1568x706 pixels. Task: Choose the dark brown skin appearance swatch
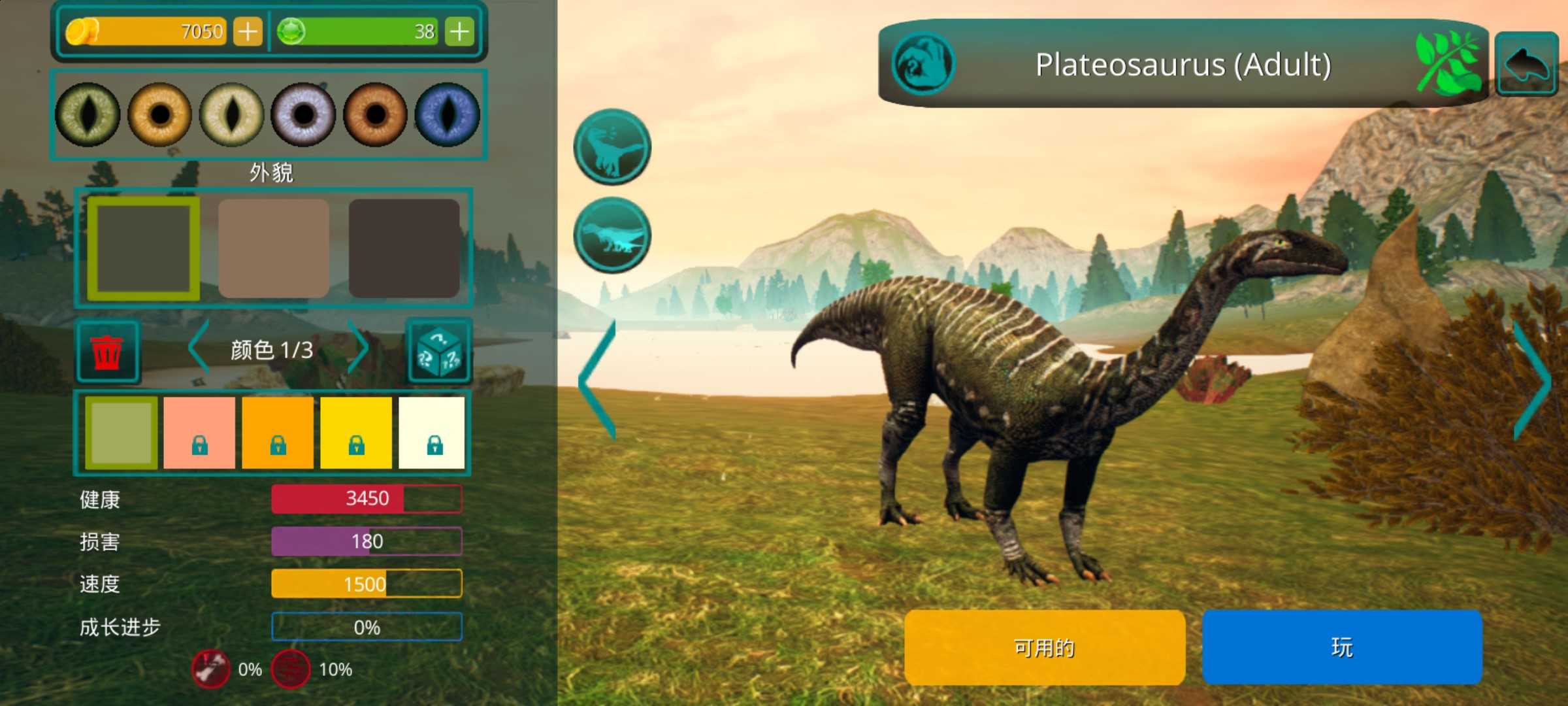coord(404,248)
